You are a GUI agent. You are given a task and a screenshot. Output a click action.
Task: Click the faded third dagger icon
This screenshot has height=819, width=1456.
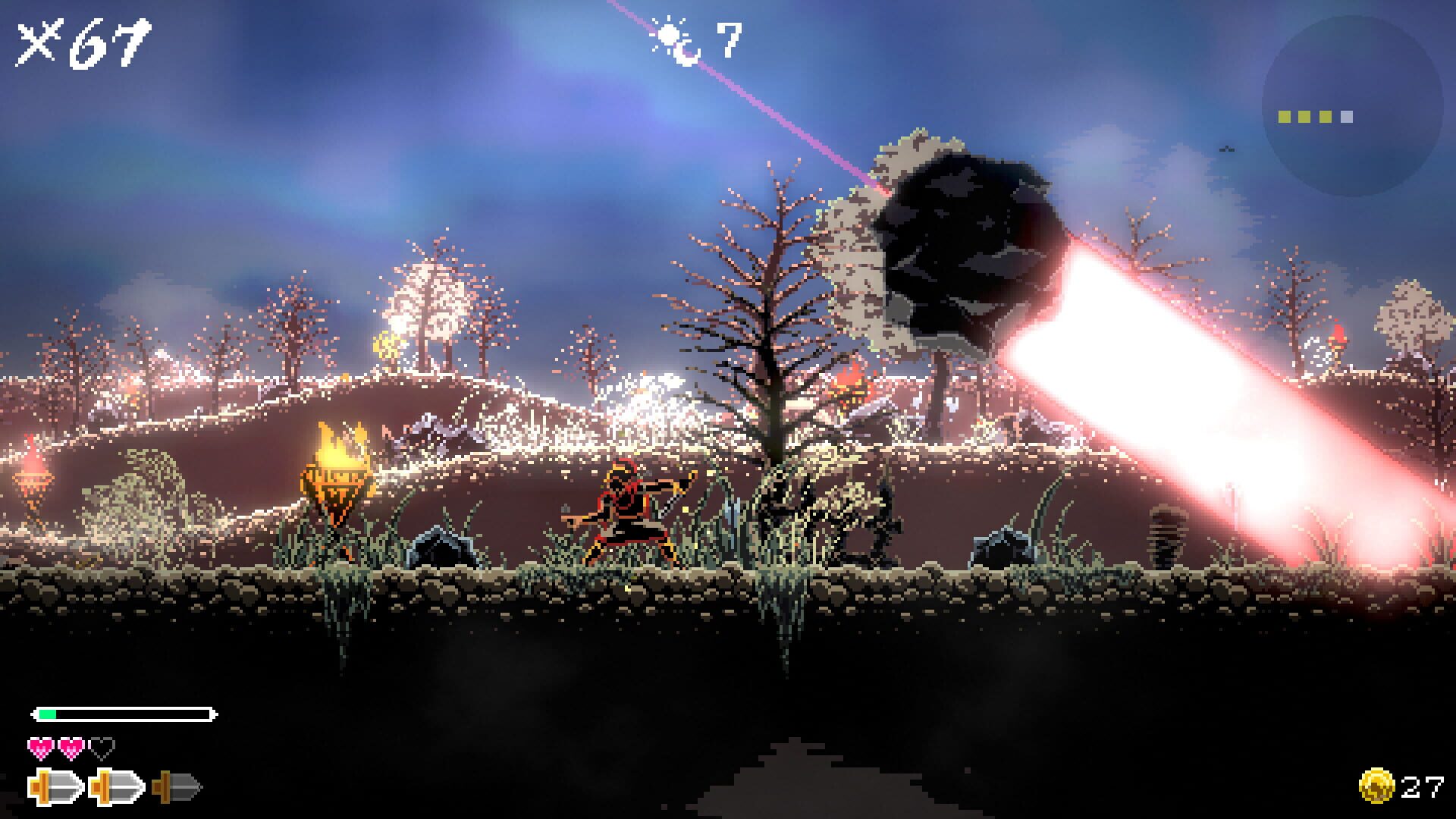point(174,787)
